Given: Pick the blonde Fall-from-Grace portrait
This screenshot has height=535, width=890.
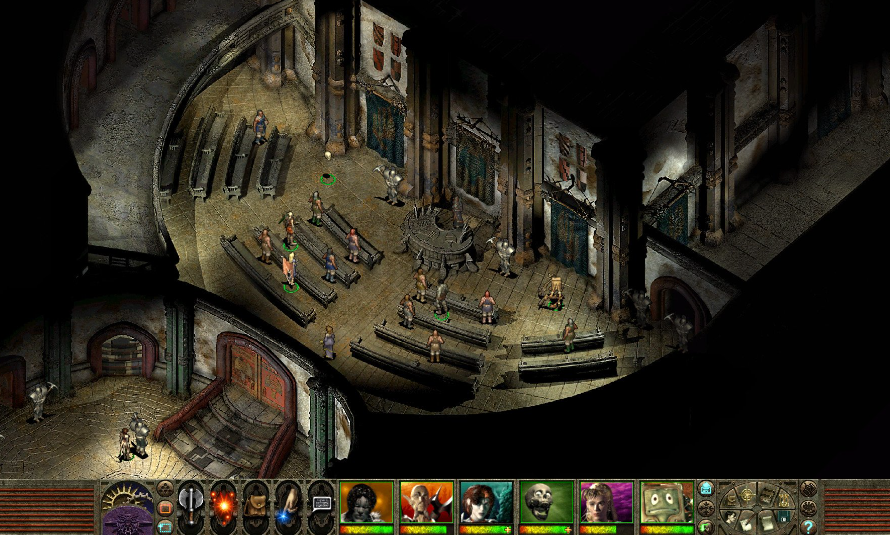Looking at the screenshot, I should tap(606, 503).
